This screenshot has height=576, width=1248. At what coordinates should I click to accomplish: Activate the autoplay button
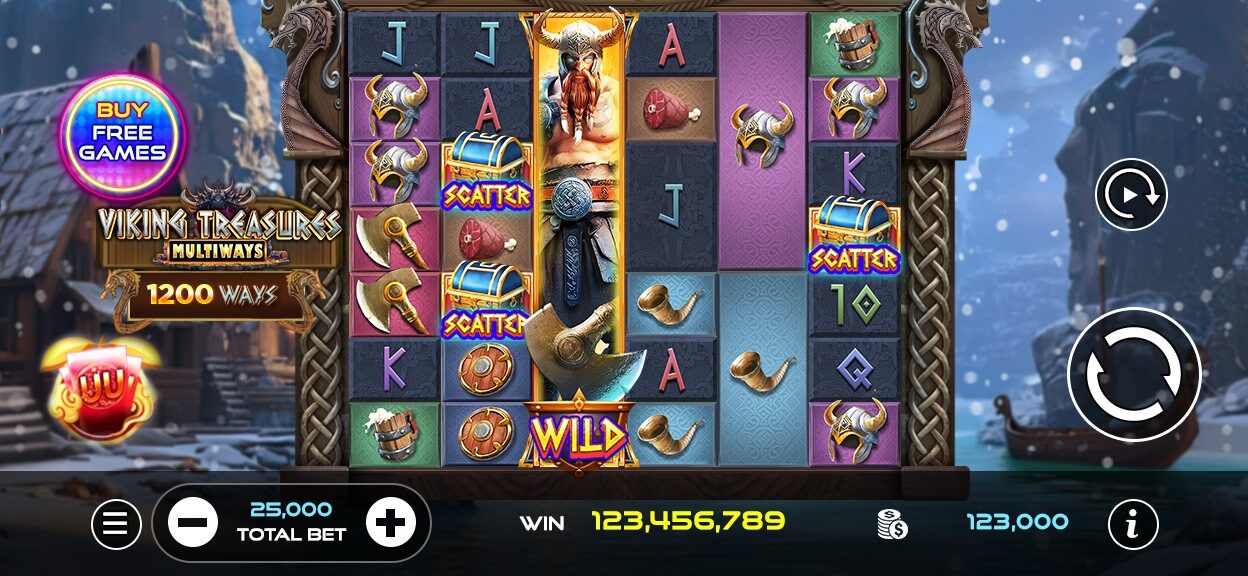(1131, 194)
